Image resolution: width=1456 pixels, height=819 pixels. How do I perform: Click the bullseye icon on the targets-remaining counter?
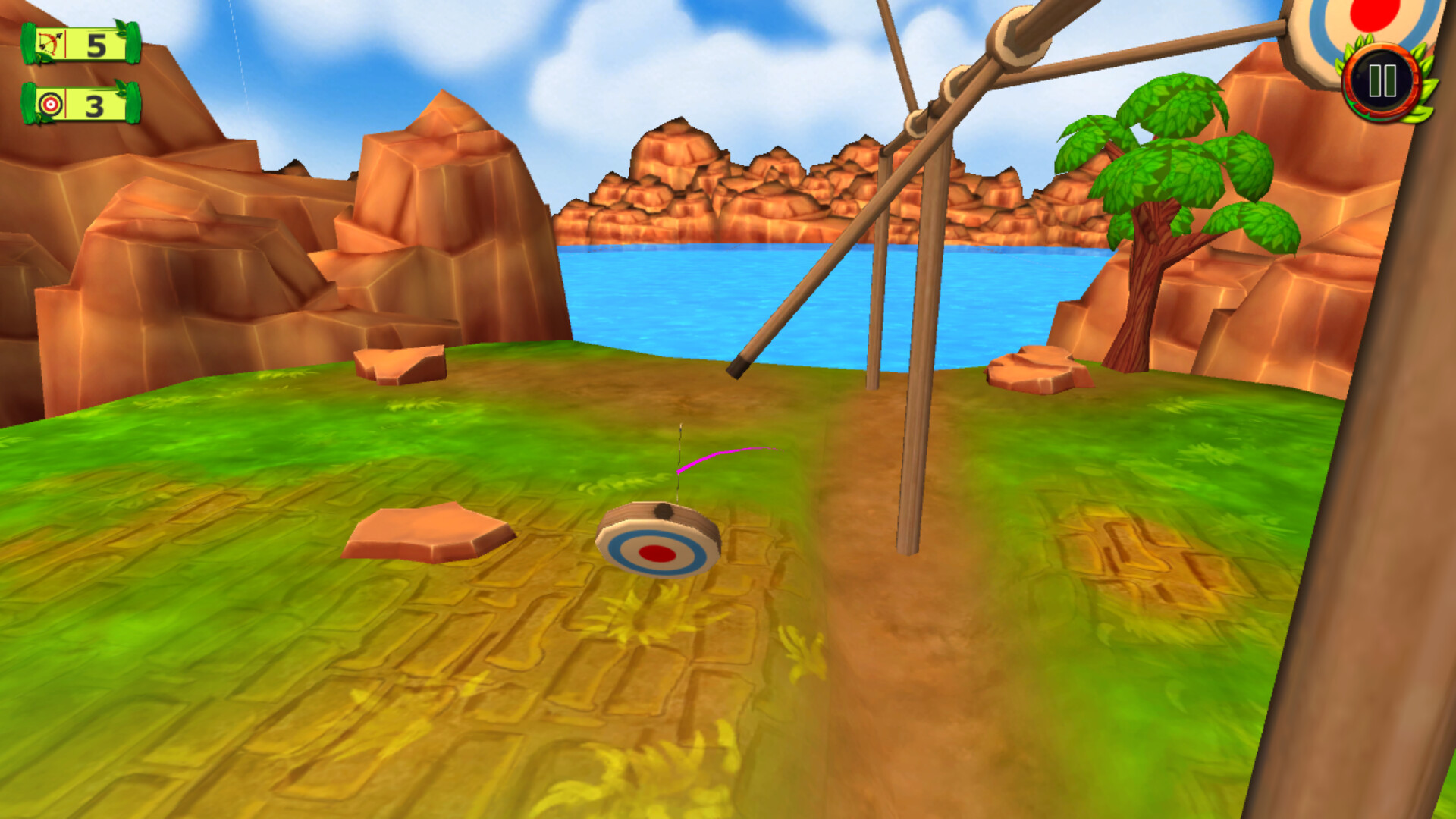point(49,106)
